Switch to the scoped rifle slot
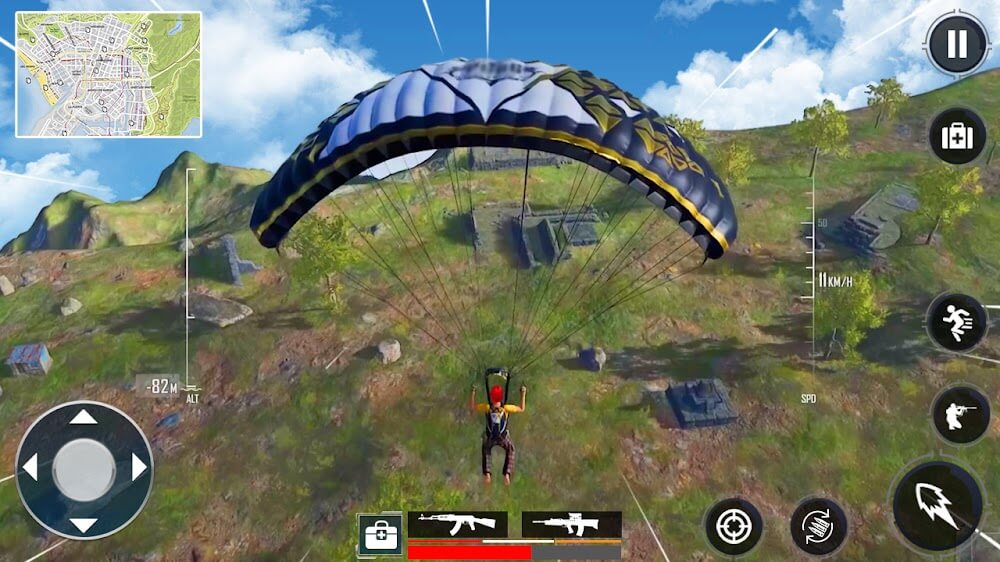 (571, 523)
